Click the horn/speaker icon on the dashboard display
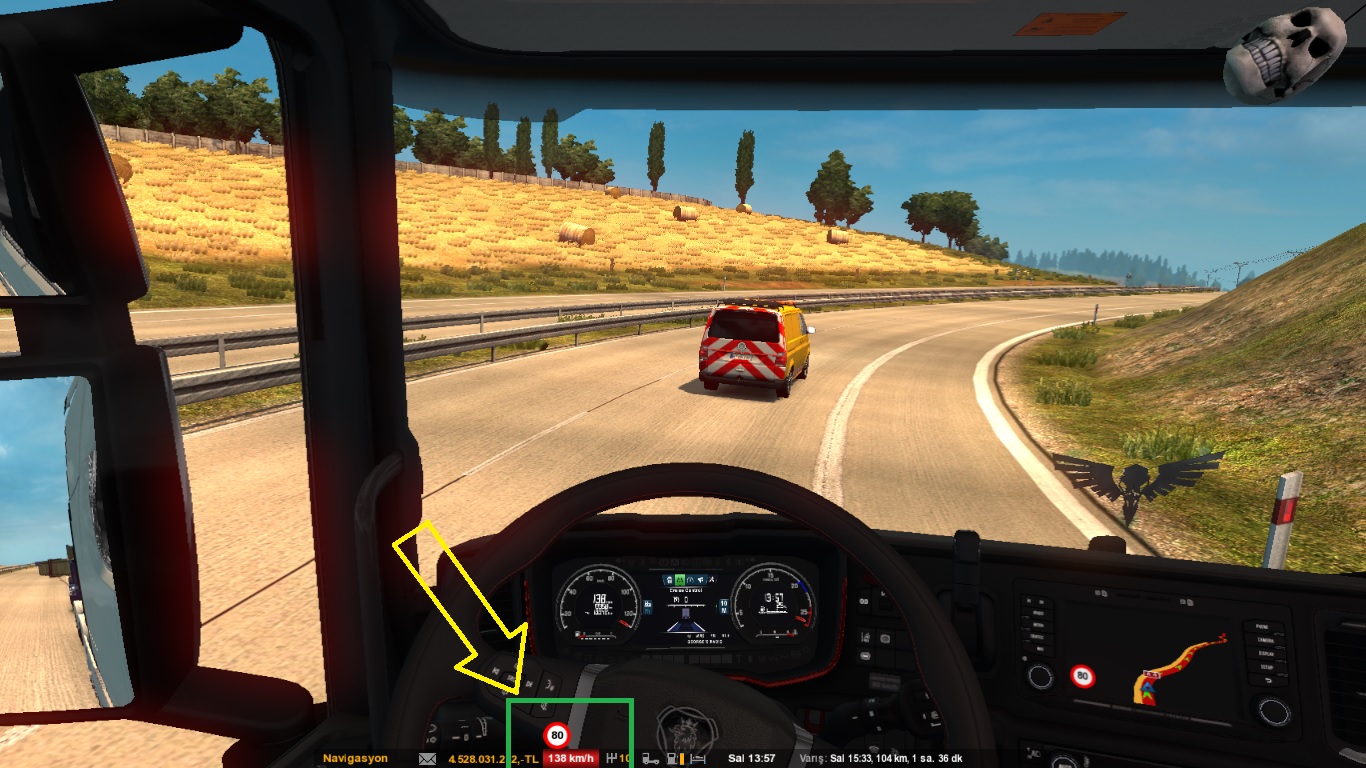Image resolution: width=1366 pixels, height=768 pixels. coord(700,579)
